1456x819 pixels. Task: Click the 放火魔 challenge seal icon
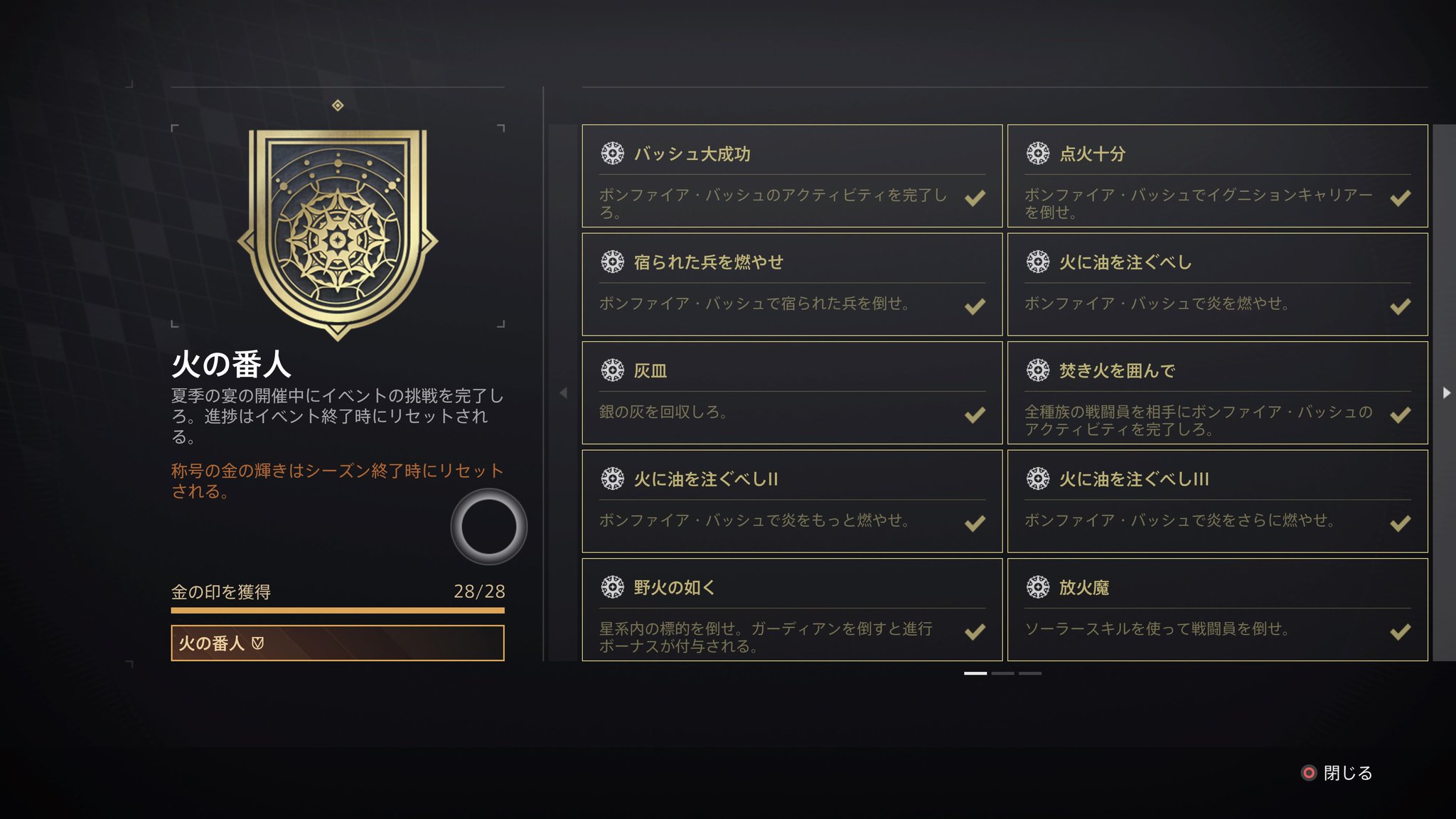pyautogui.click(x=1037, y=587)
